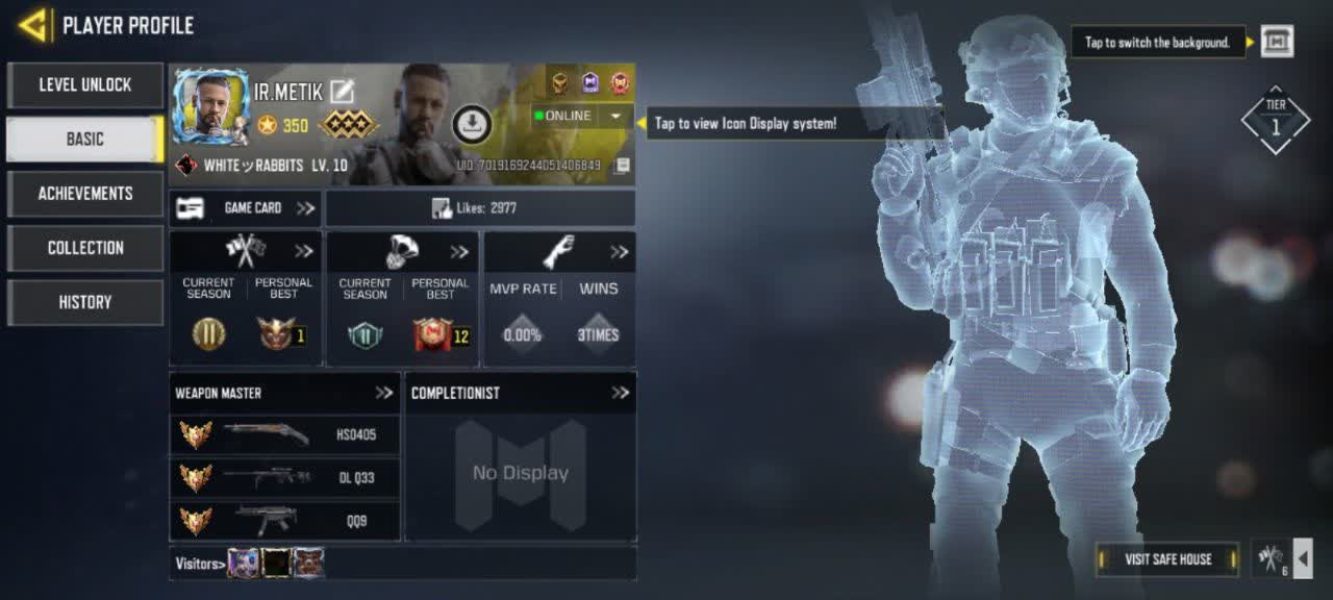Choose the DL Q33 weapon row
1333x600 pixels.
click(285, 478)
